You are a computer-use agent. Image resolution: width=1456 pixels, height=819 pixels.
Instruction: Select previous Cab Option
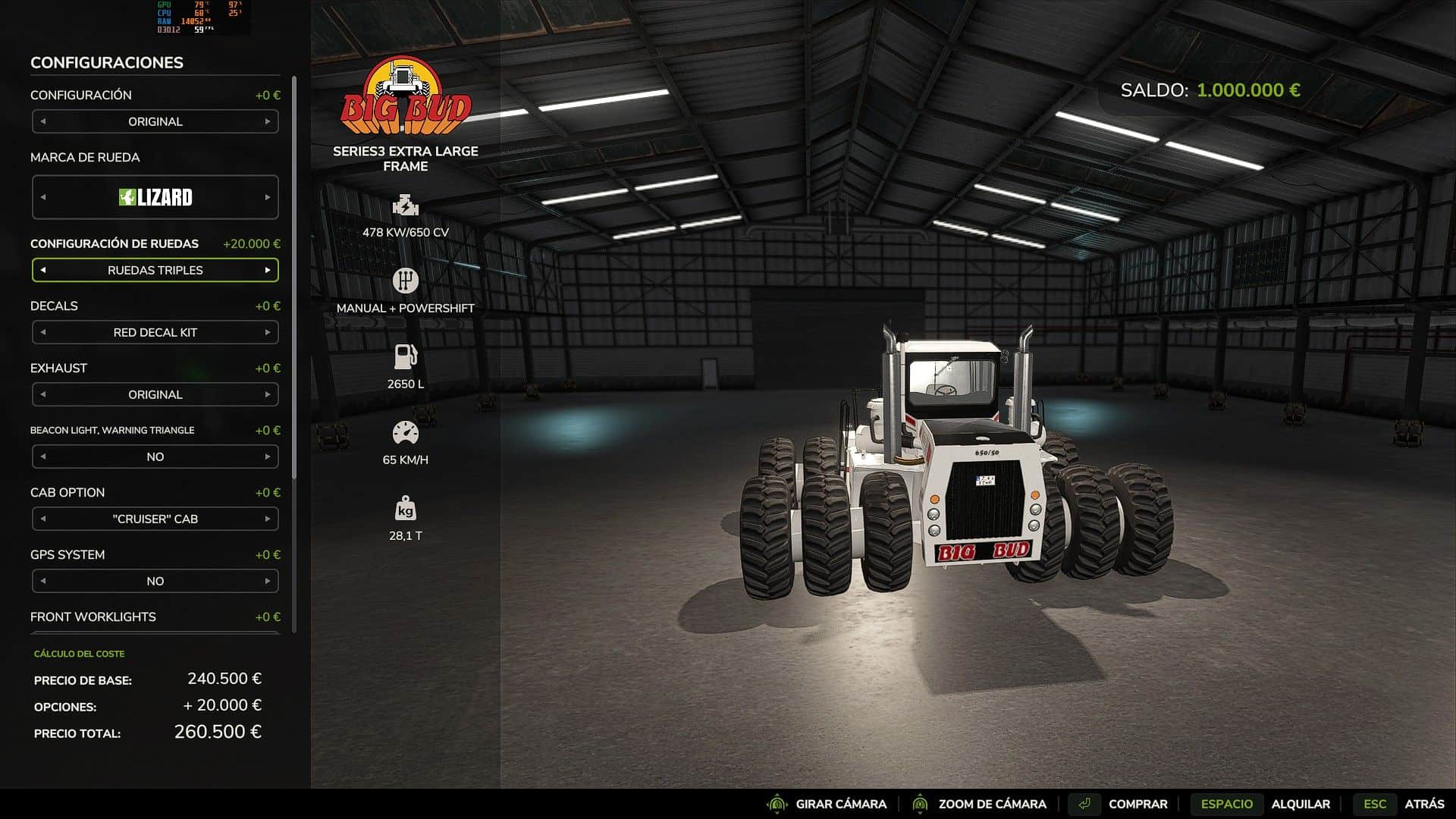click(43, 519)
